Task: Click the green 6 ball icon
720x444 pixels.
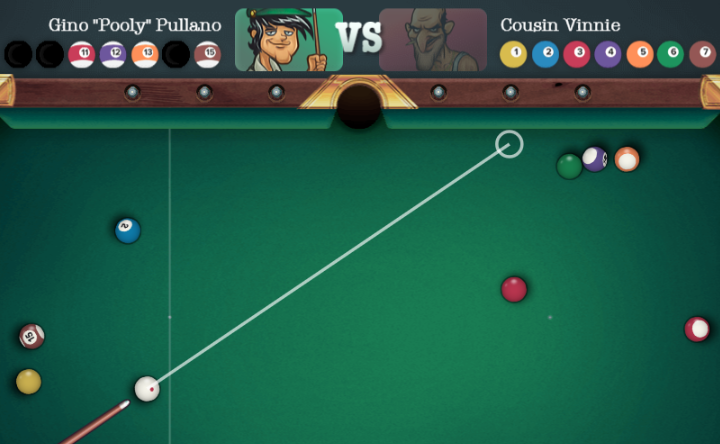Action: (671, 54)
